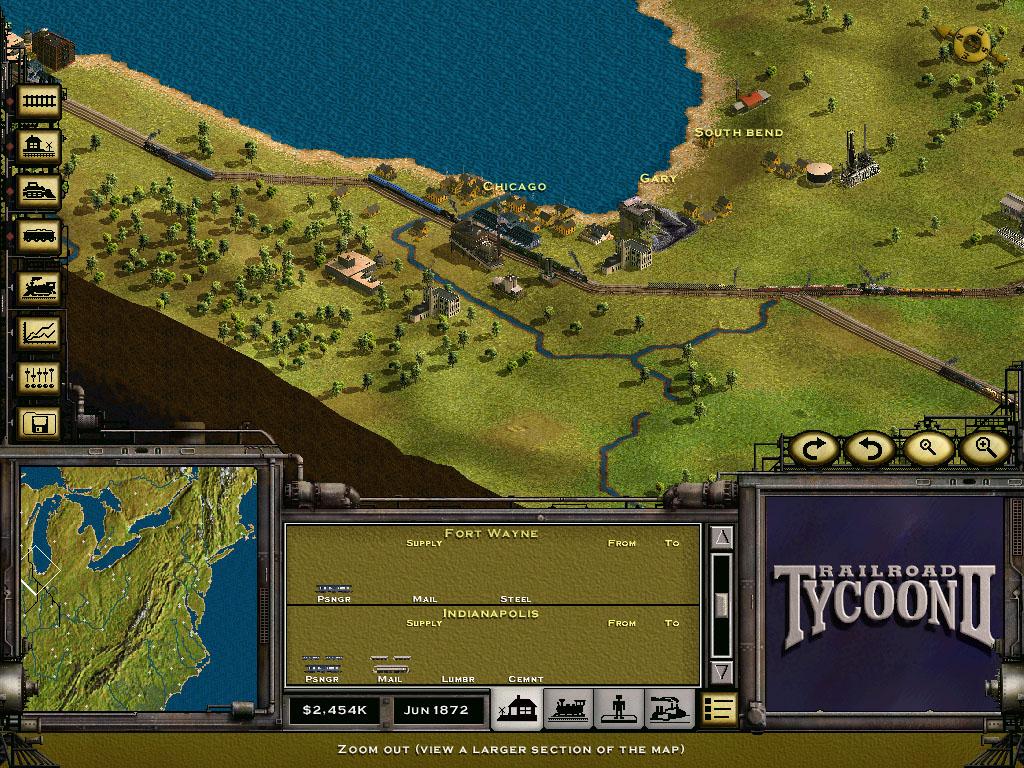Activate the bulldozer tool
The height and width of the screenshot is (768, 1024).
(39, 192)
